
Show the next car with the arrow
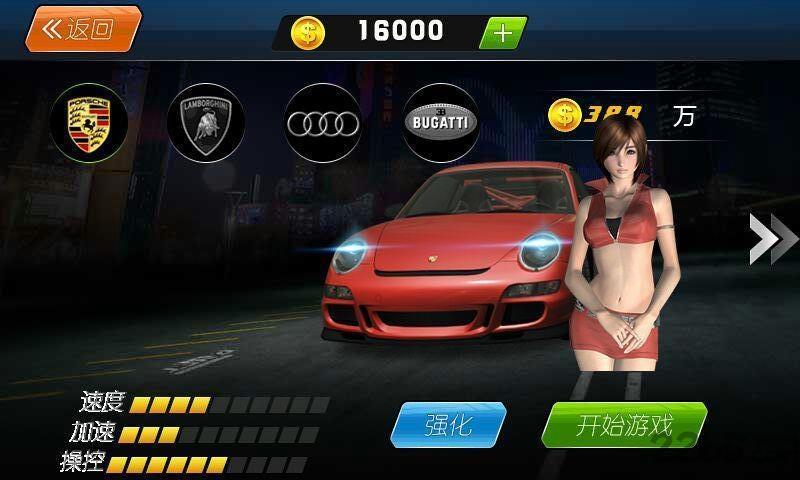pyautogui.click(x=772, y=239)
